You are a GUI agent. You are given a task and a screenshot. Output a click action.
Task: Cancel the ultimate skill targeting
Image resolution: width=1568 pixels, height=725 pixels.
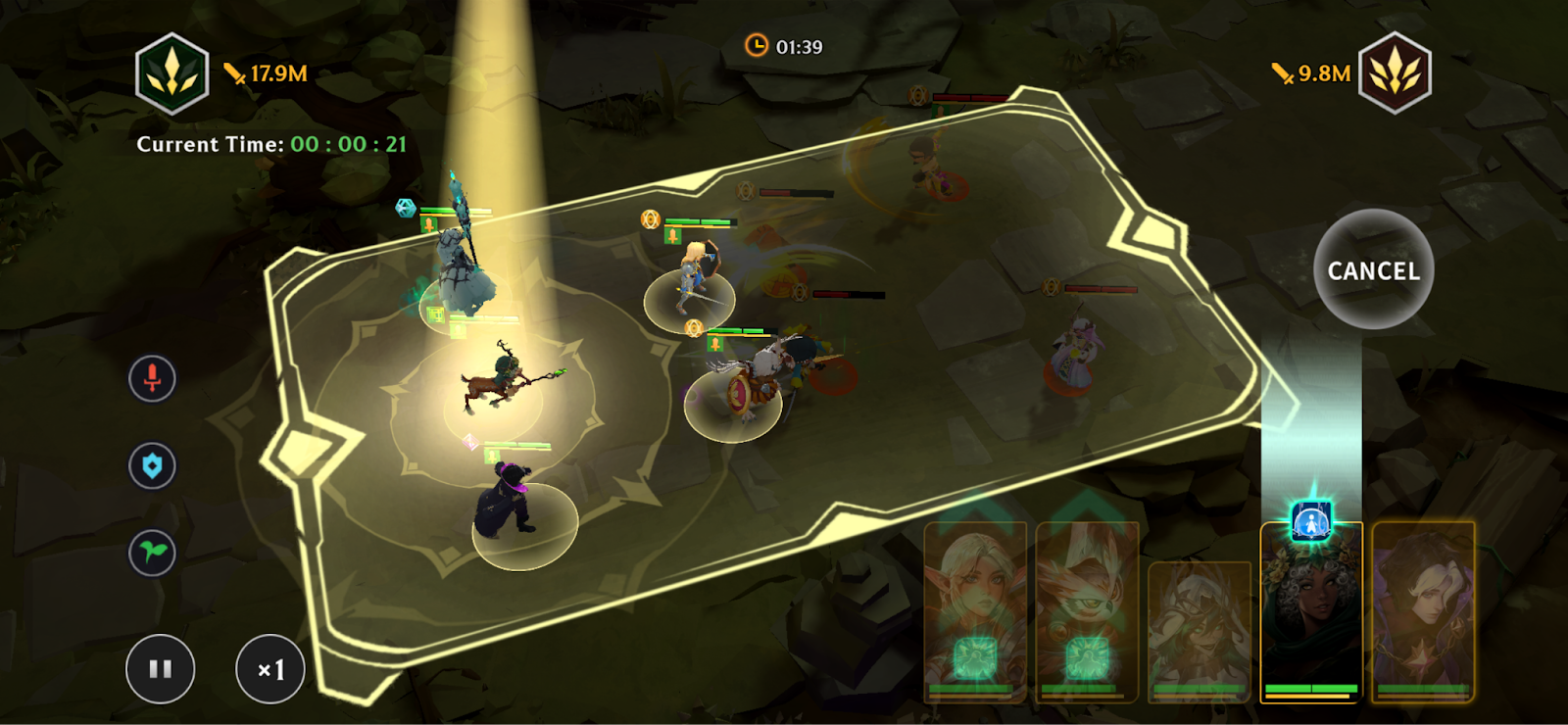point(1373,270)
